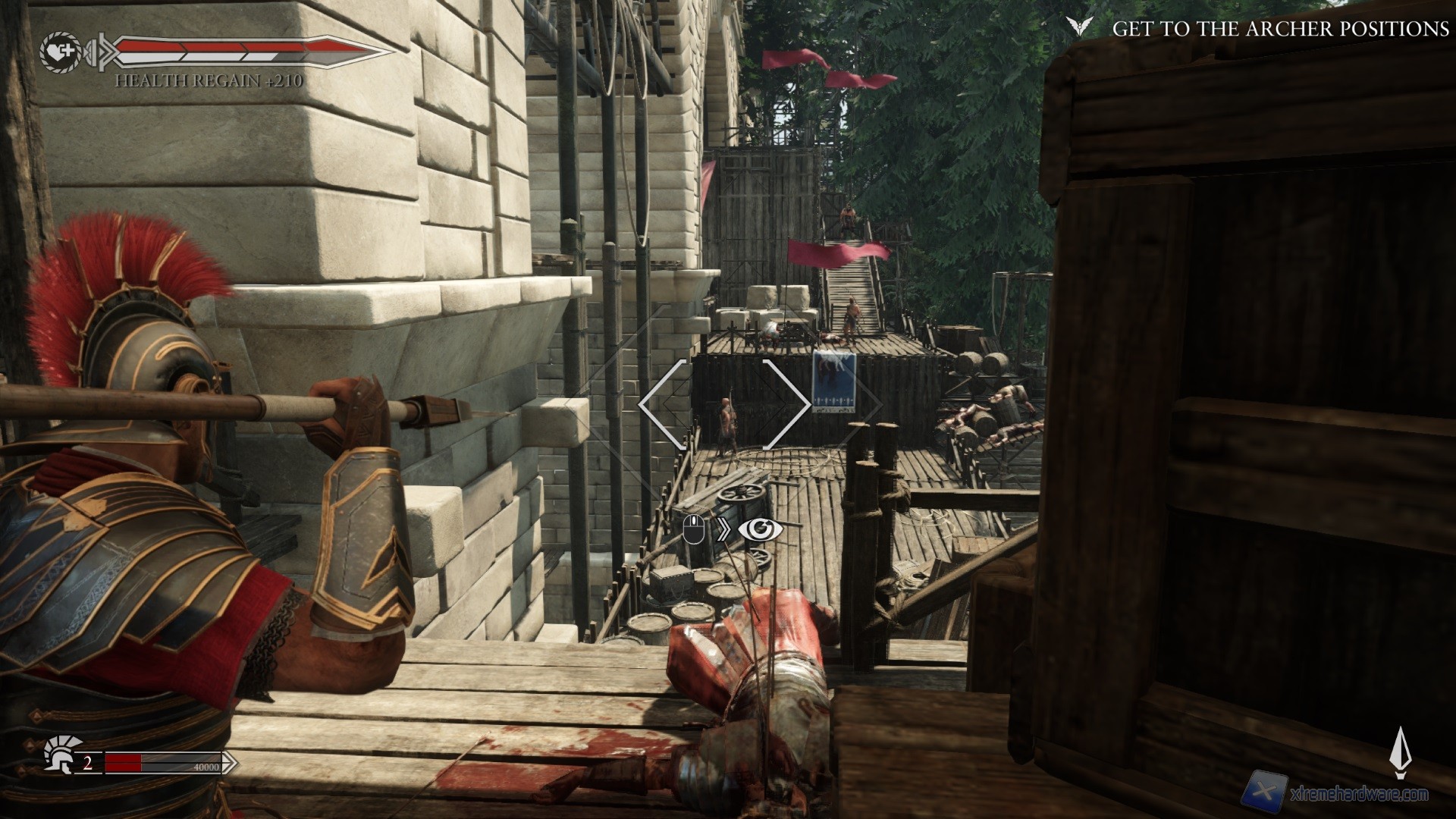1456x819 pixels.
Task: Click the eagle emblem beside the objective
Action: (1077, 28)
